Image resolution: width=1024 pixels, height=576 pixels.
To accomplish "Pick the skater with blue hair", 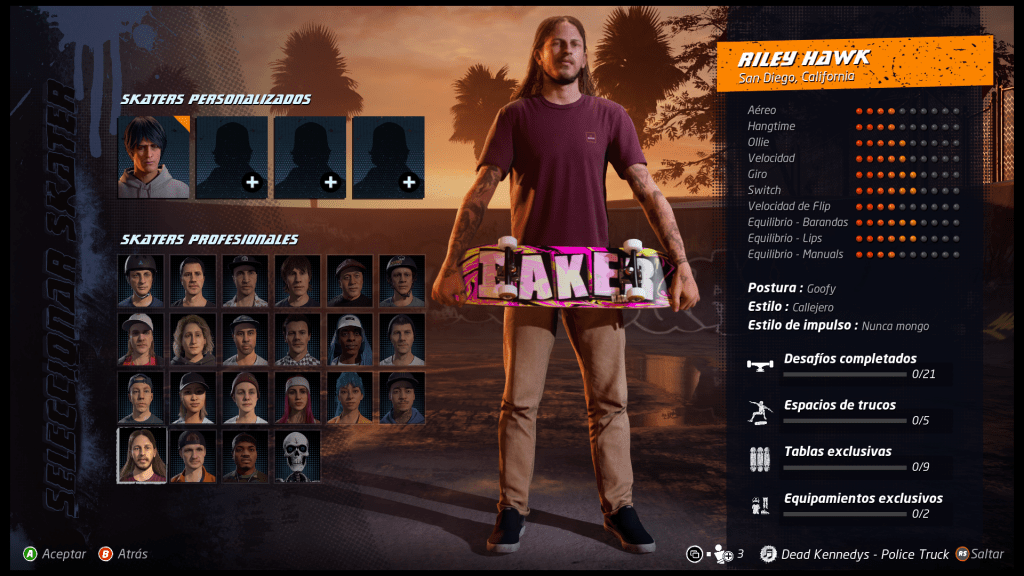I will (349, 398).
